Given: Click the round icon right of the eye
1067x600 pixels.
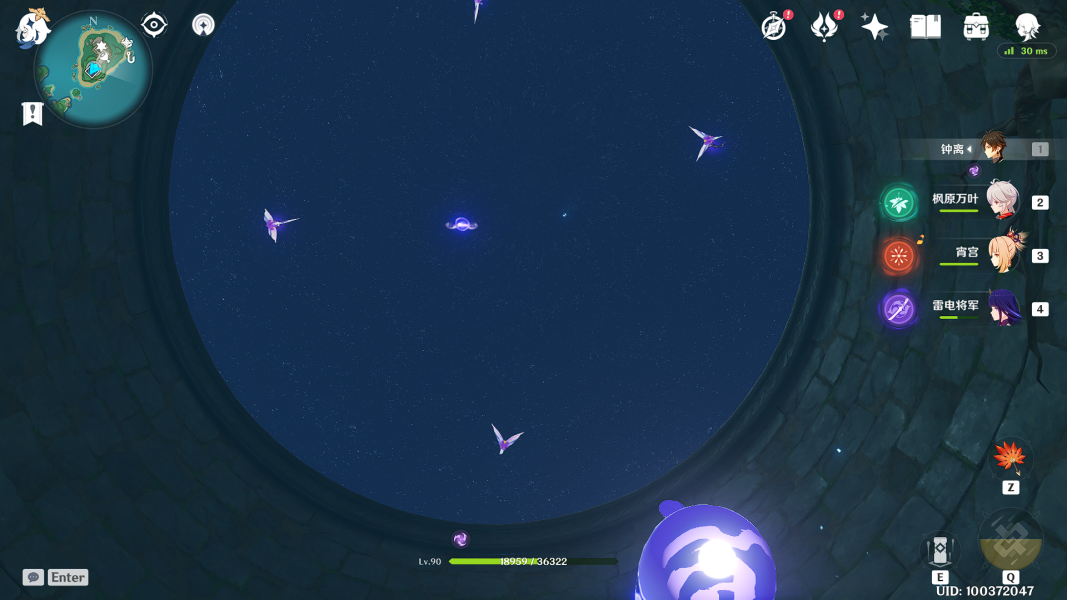Looking at the screenshot, I should pyautogui.click(x=203, y=25).
